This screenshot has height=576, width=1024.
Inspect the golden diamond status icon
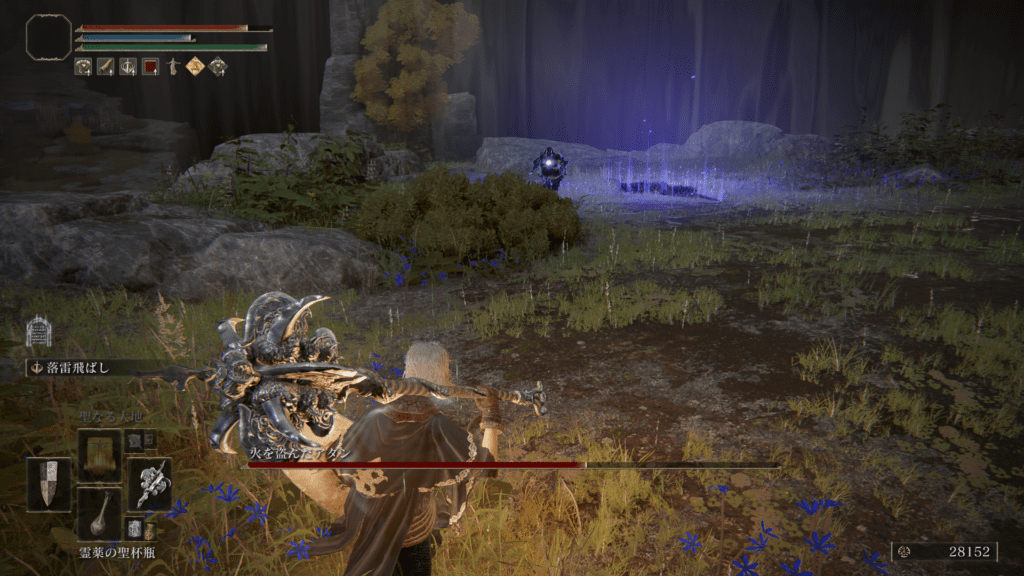pyautogui.click(x=195, y=67)
